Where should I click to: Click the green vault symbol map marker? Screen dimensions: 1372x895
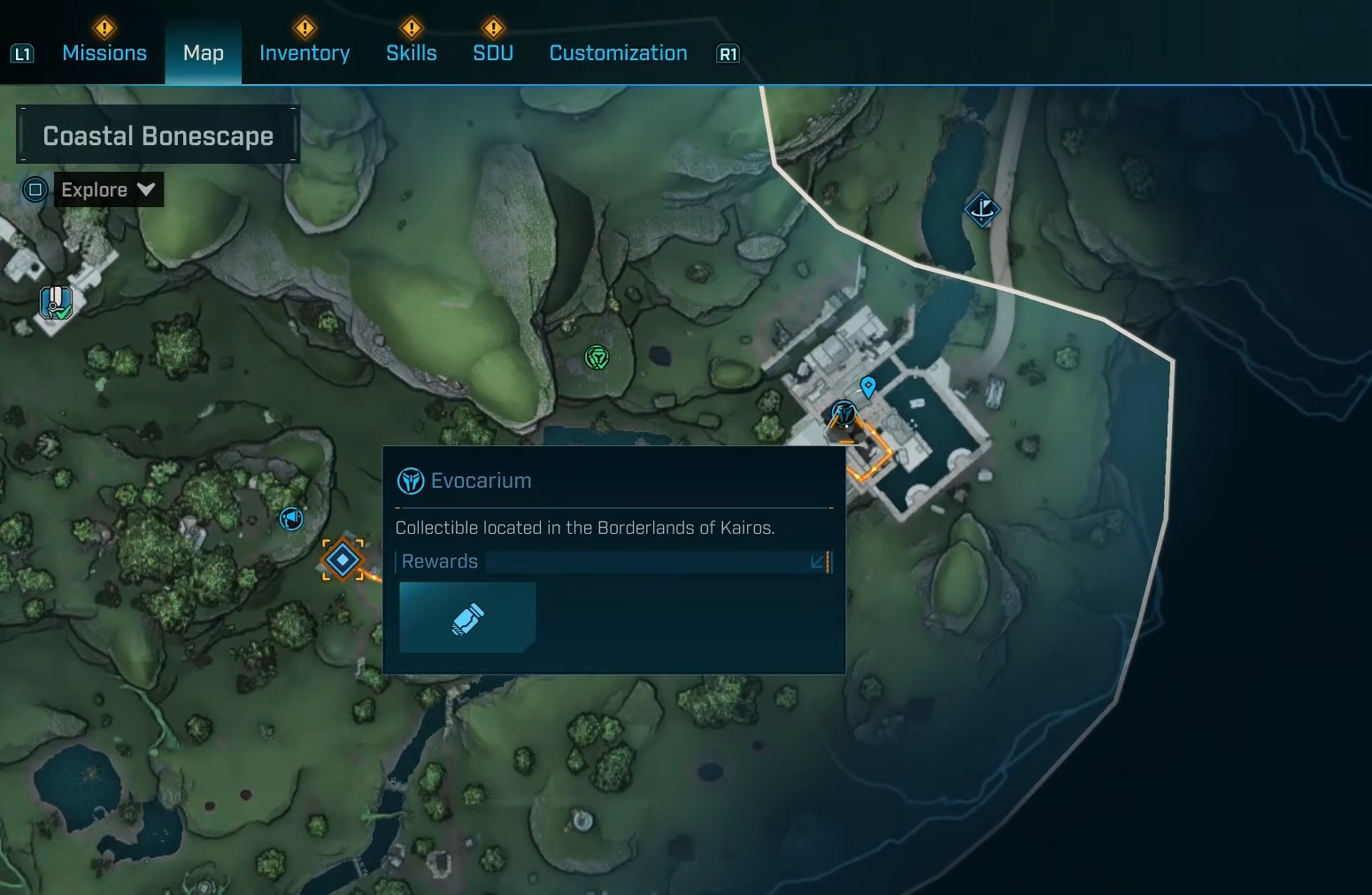coord(597,358)
